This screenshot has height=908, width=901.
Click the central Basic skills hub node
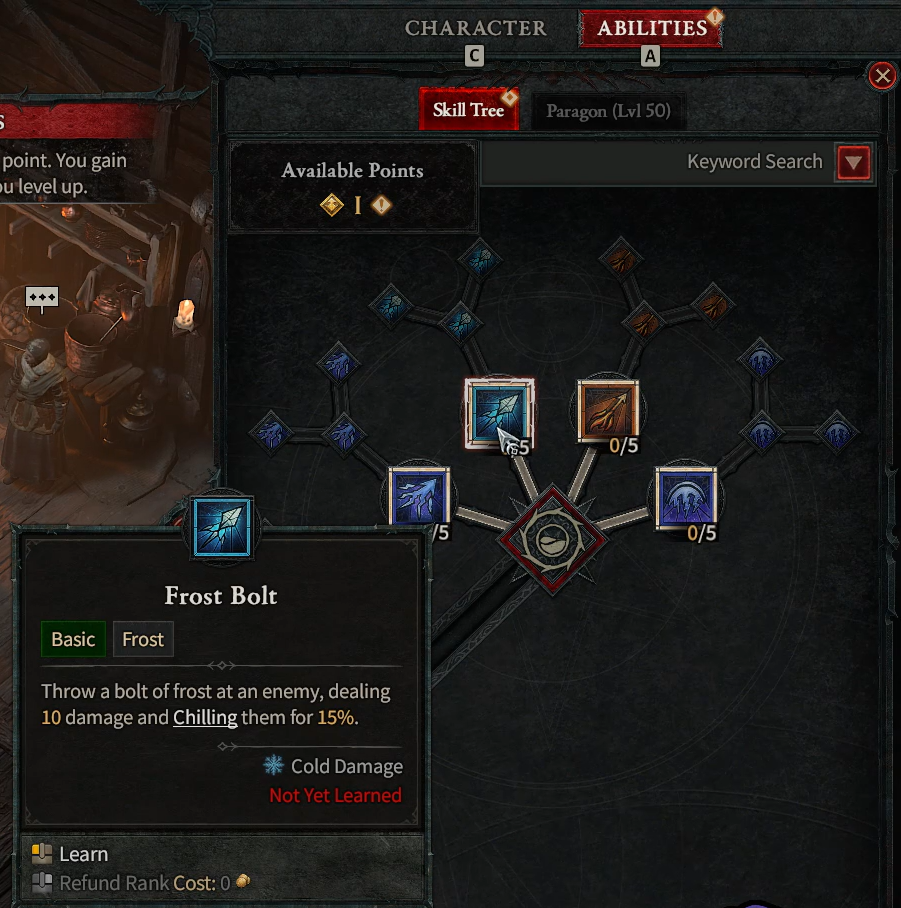point(553,539)
